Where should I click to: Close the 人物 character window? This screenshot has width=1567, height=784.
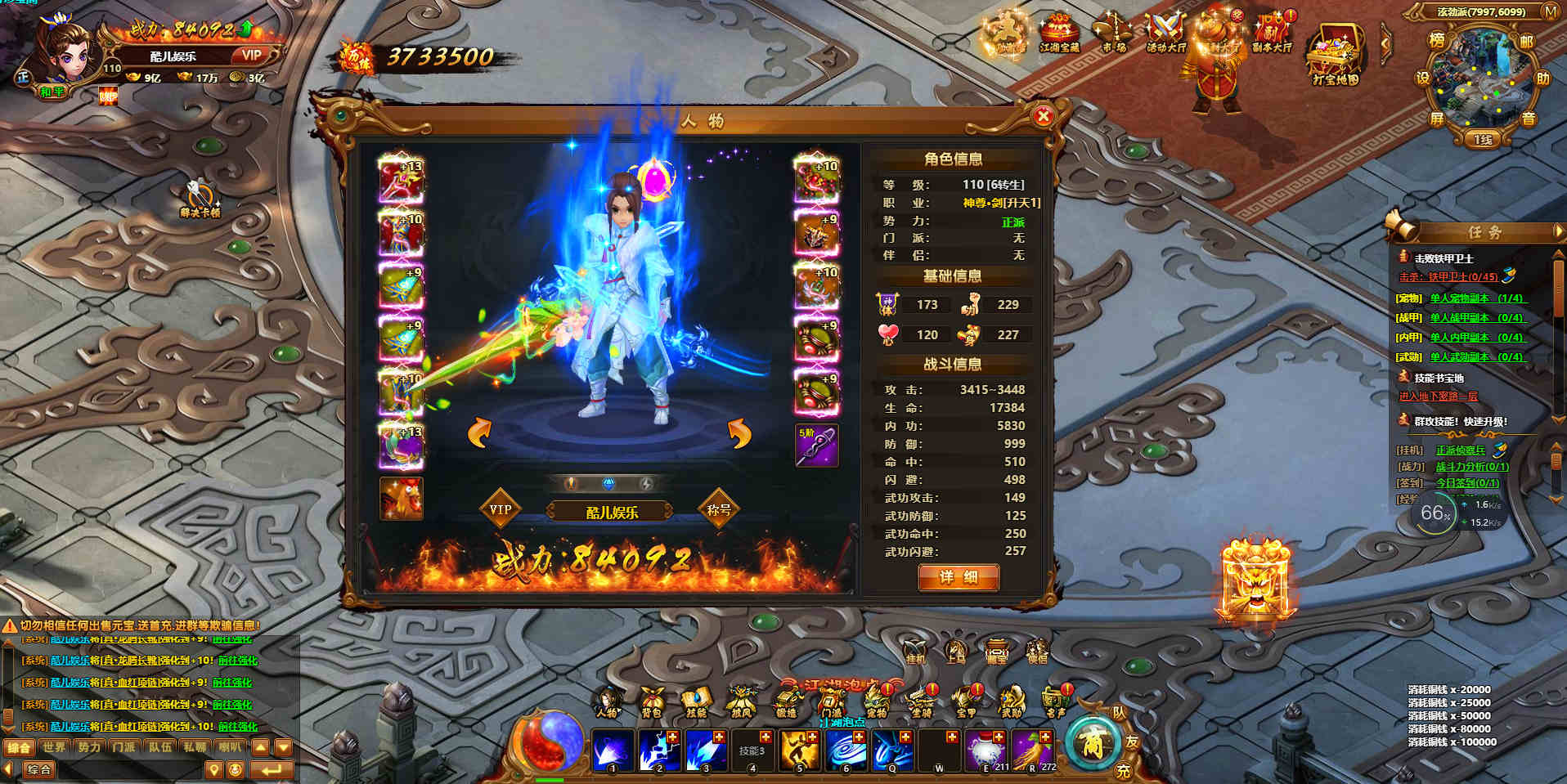[x=1043, y=117]
